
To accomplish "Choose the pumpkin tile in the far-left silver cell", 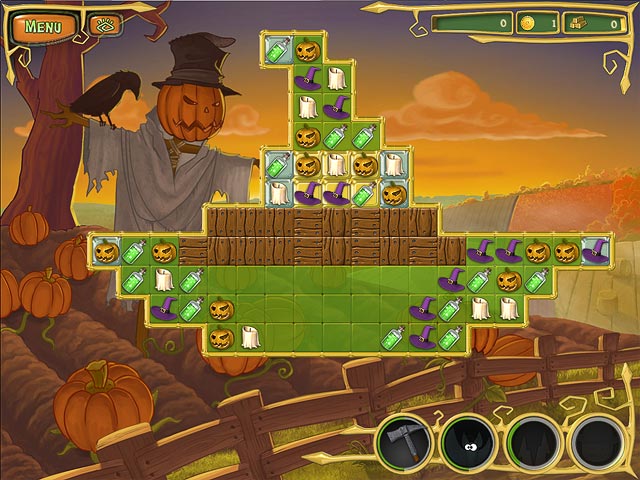I will pos(104,251).
